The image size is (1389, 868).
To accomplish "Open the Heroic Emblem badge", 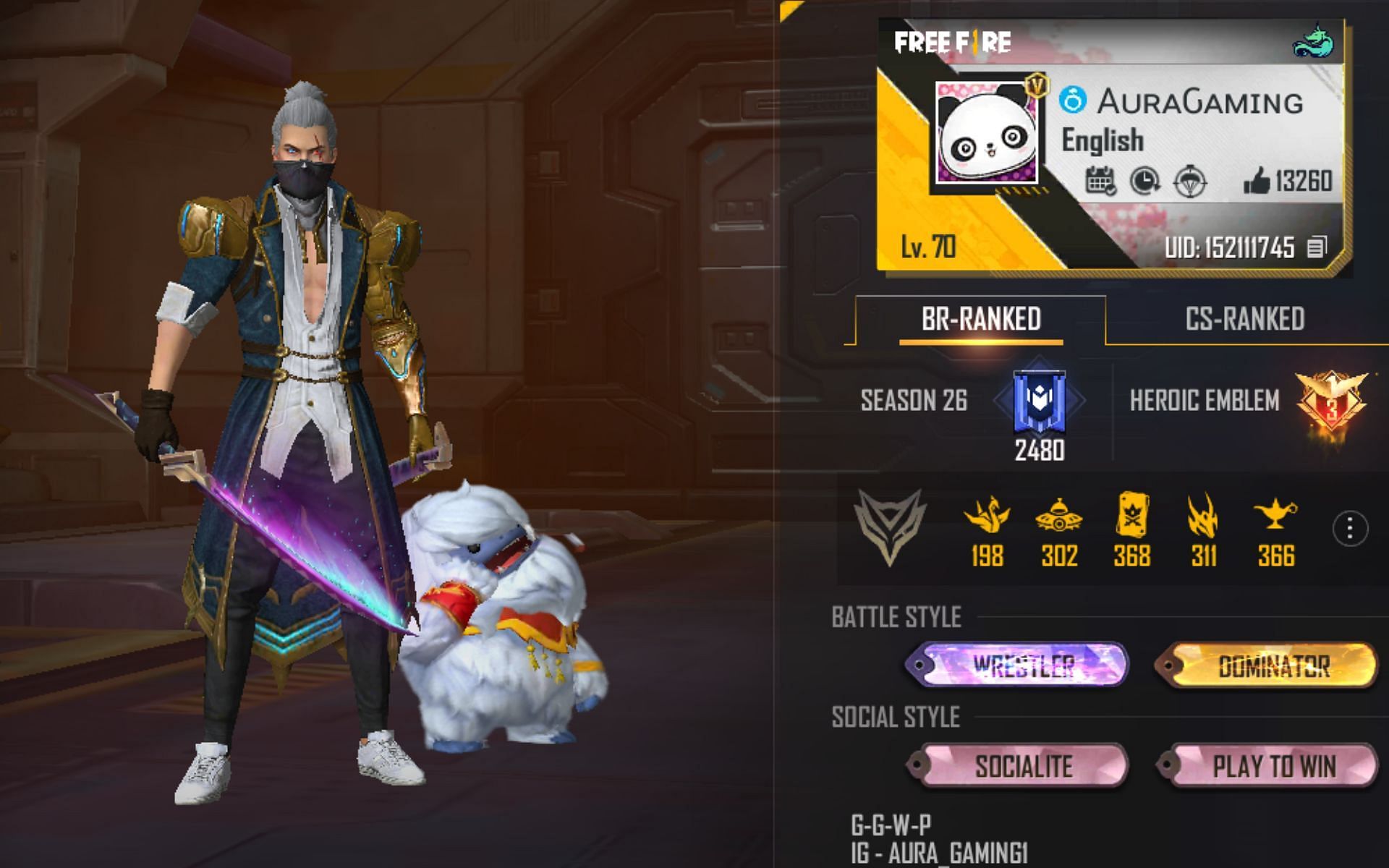I will click(x=1331, y=404).
